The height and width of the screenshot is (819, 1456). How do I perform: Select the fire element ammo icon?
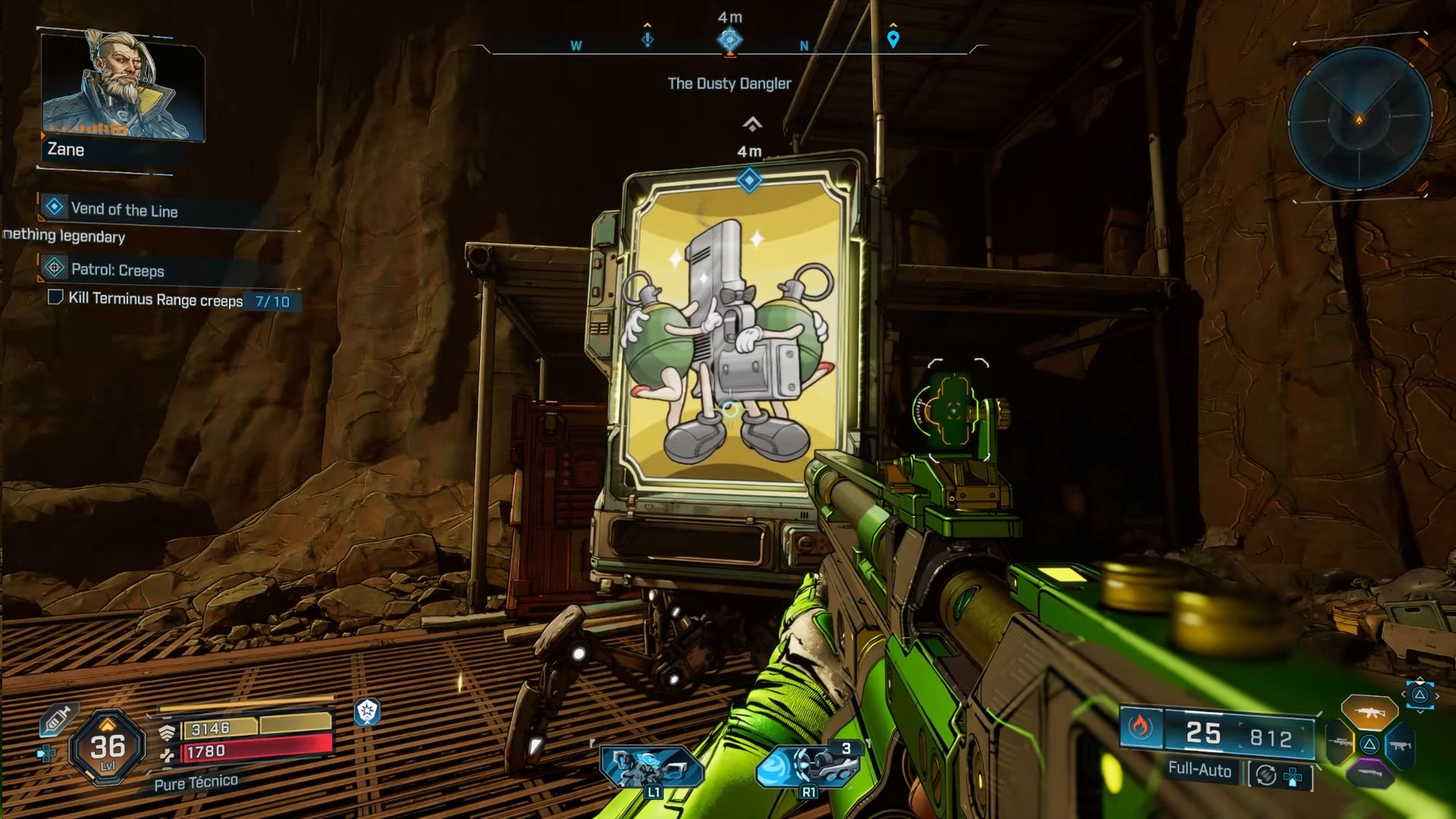(1140, 726)
